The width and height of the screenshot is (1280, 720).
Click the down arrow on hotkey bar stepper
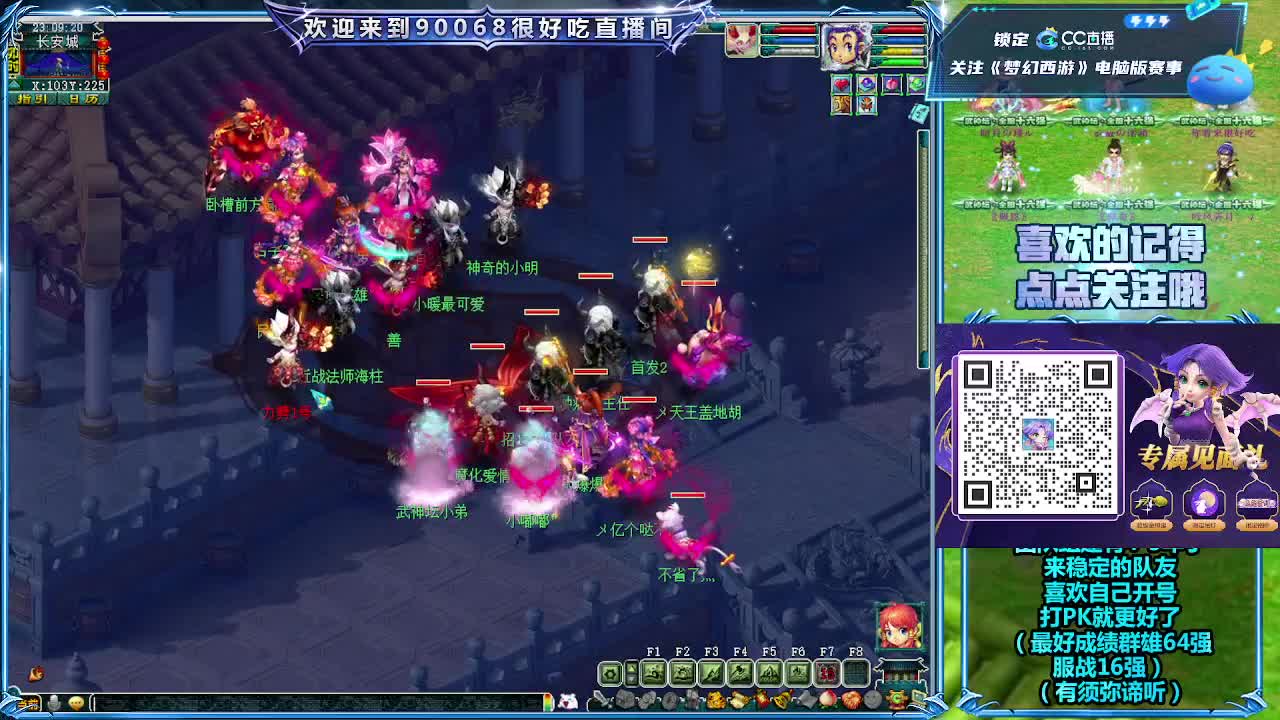click(x=631, y=680)
